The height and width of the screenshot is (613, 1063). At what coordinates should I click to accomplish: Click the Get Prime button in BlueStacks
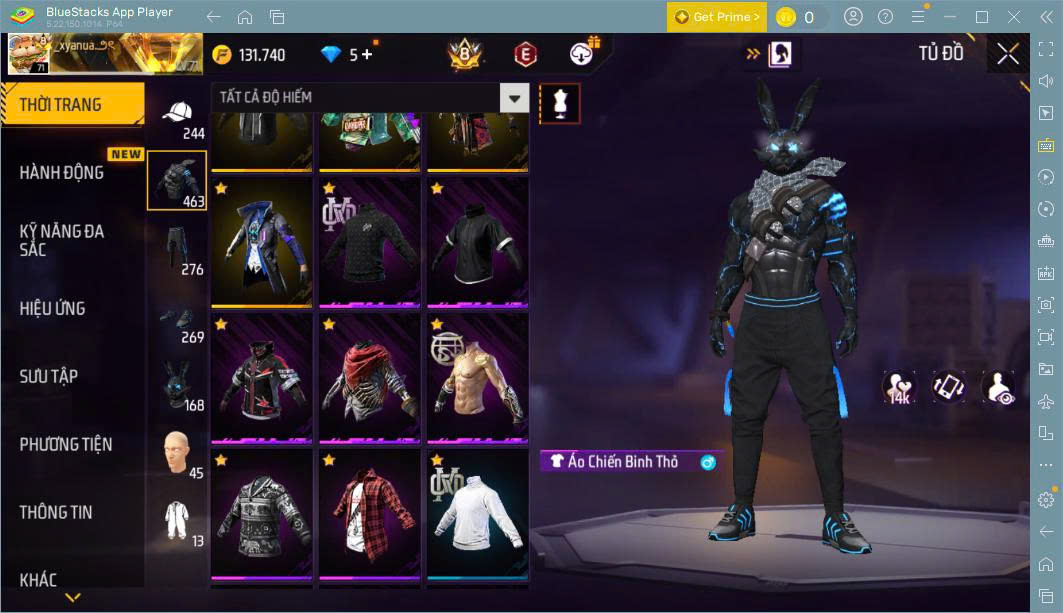717,17
